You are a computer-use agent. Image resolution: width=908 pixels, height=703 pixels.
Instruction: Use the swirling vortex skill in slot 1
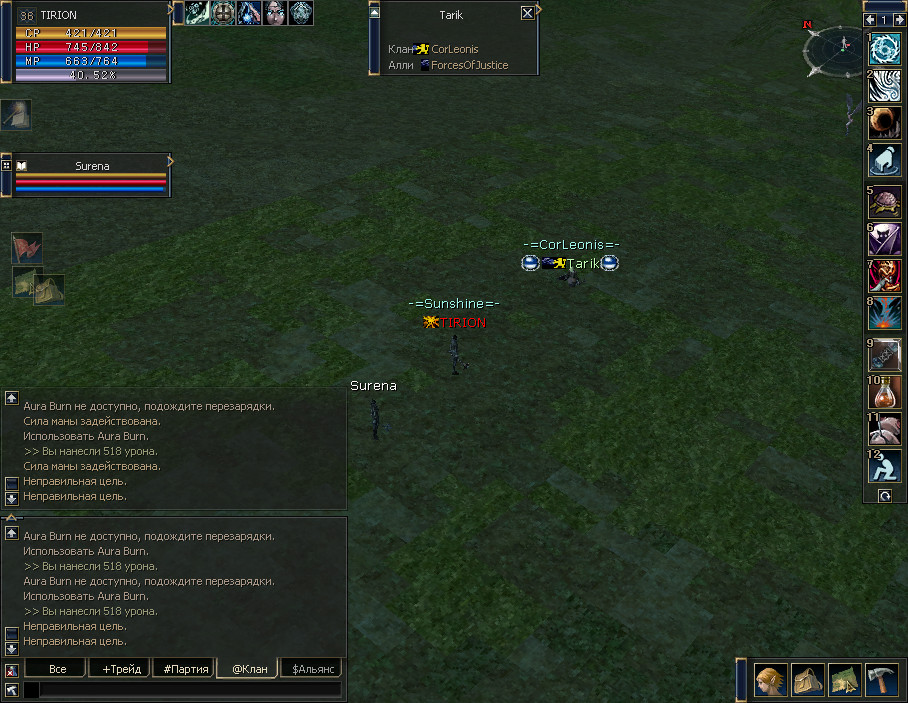pyautogui.click(x=884, y=49)
